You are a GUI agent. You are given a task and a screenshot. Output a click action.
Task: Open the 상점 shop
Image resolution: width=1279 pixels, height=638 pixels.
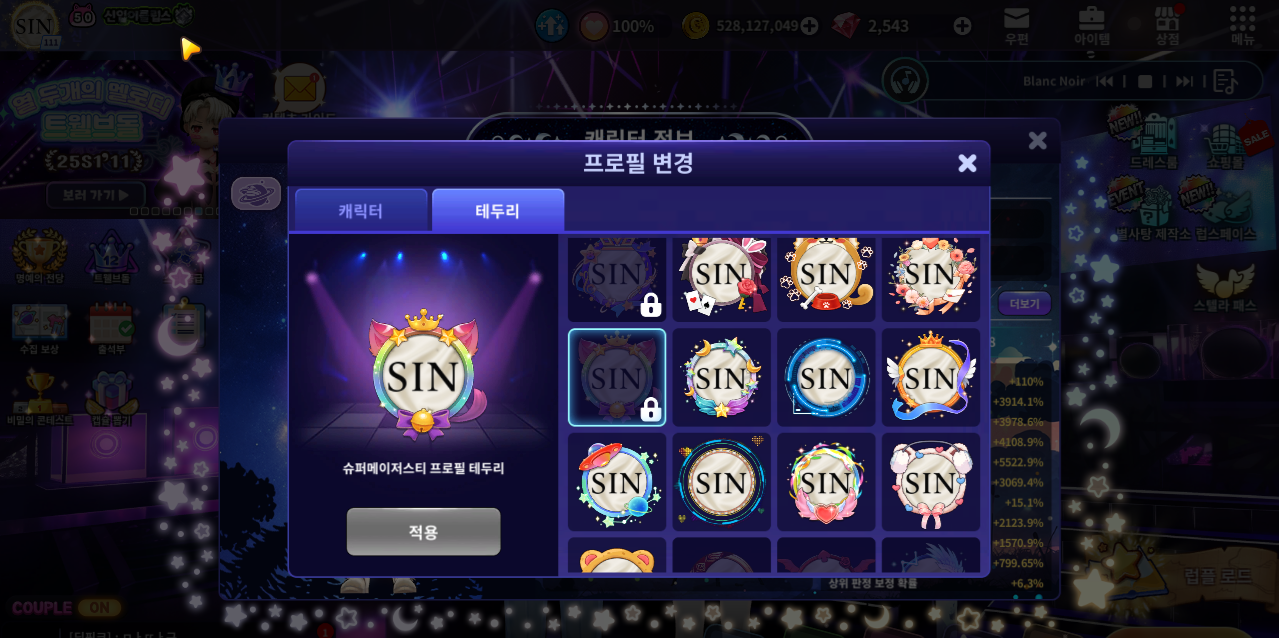[x=1167, y=25]
